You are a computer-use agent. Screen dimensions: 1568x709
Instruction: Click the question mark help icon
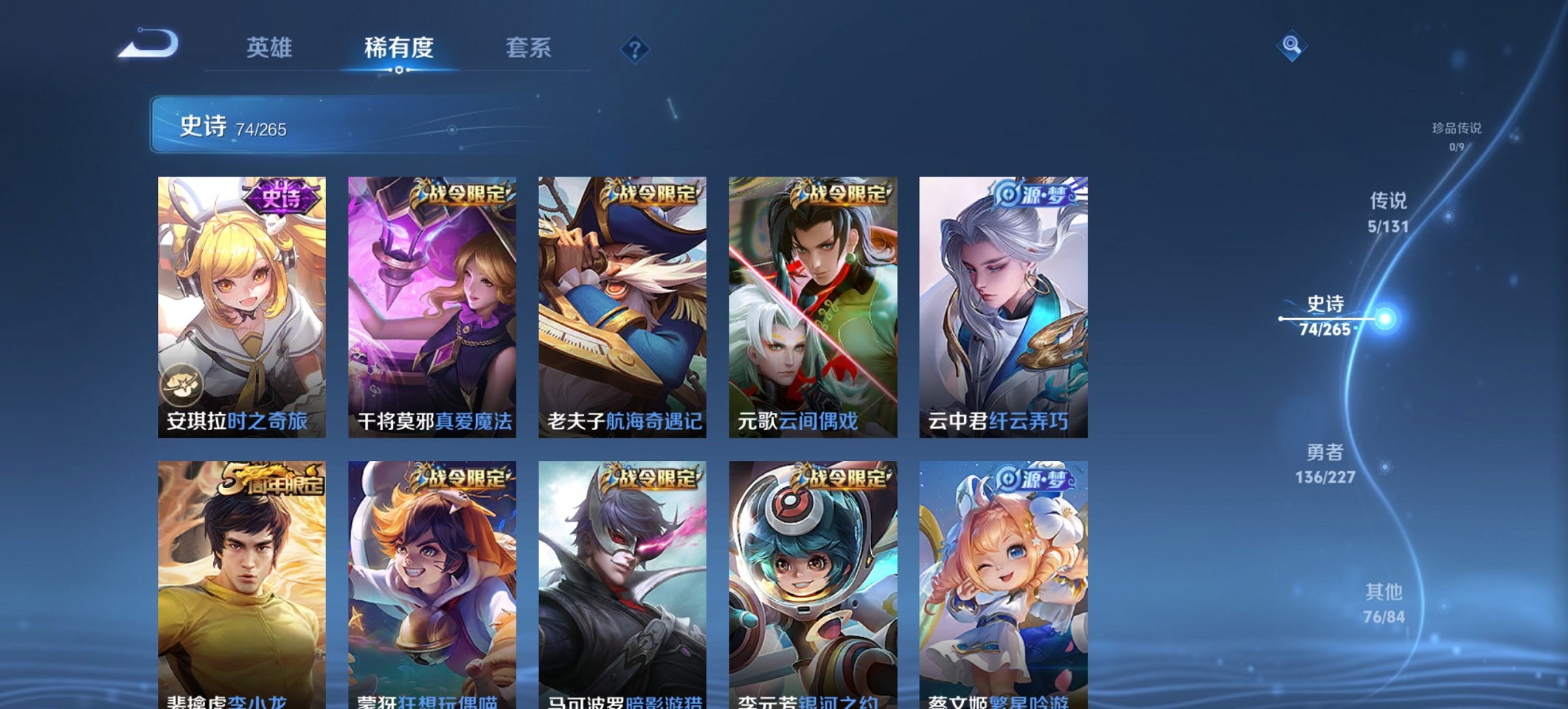pyautogui.click(x=634, y=49)
